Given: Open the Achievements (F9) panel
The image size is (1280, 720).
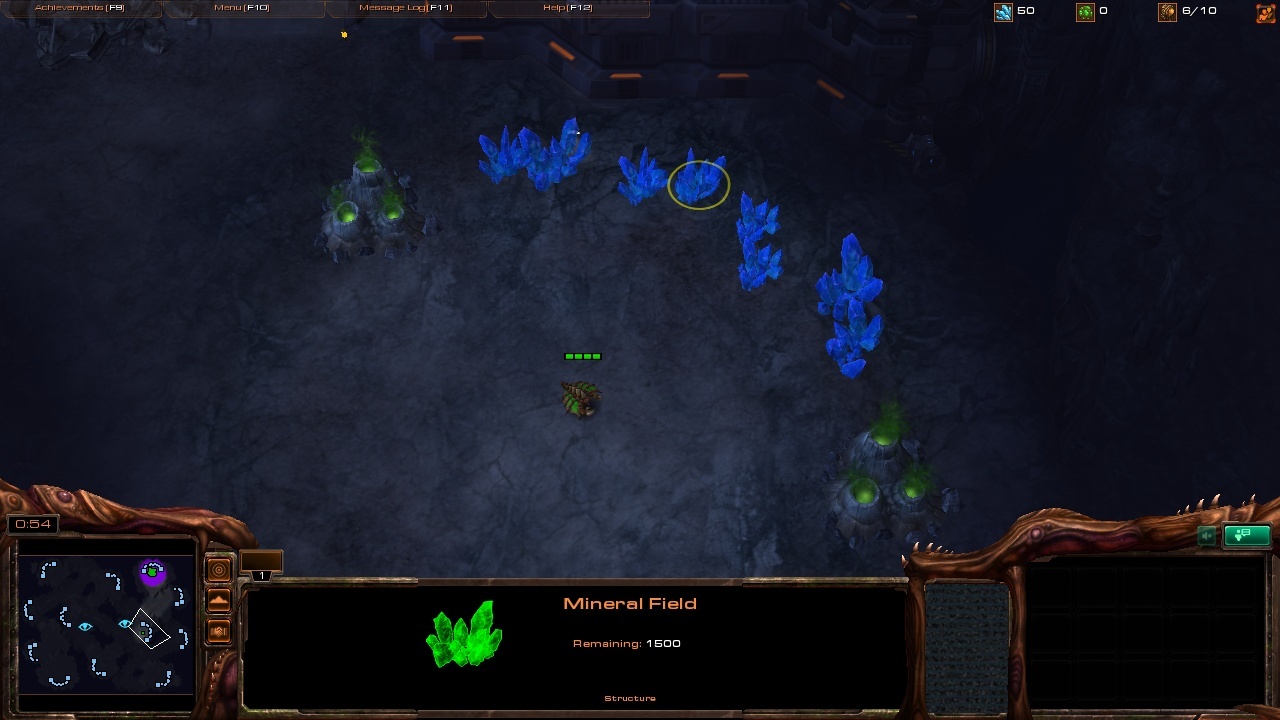Looking at the screenshot, I should pos(80,8).
